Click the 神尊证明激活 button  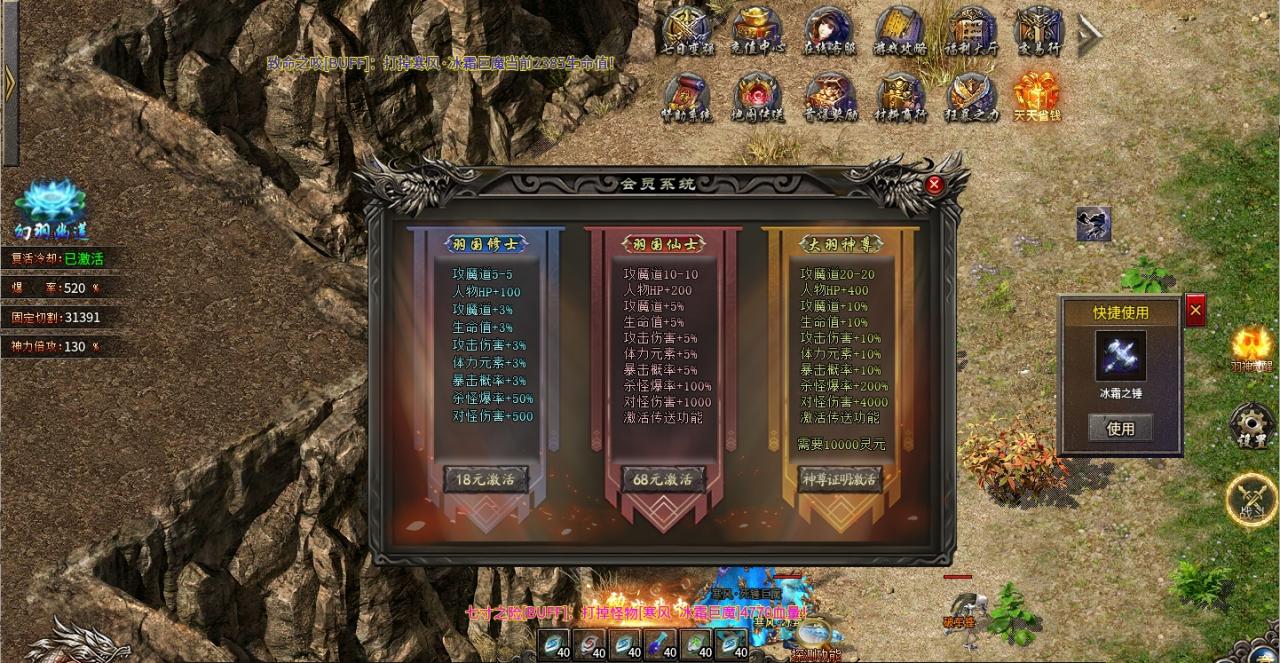pos(840,479)
